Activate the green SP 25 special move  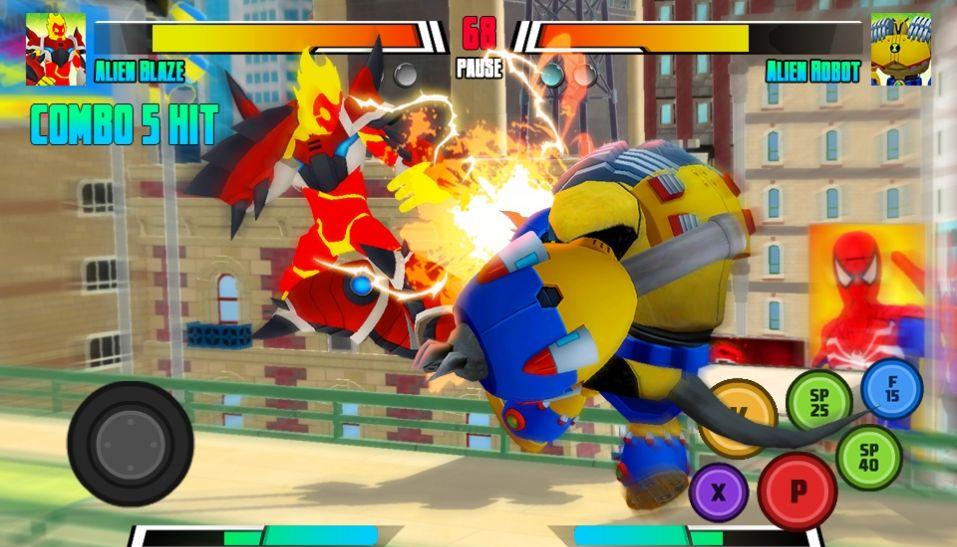tap(818, 400)
